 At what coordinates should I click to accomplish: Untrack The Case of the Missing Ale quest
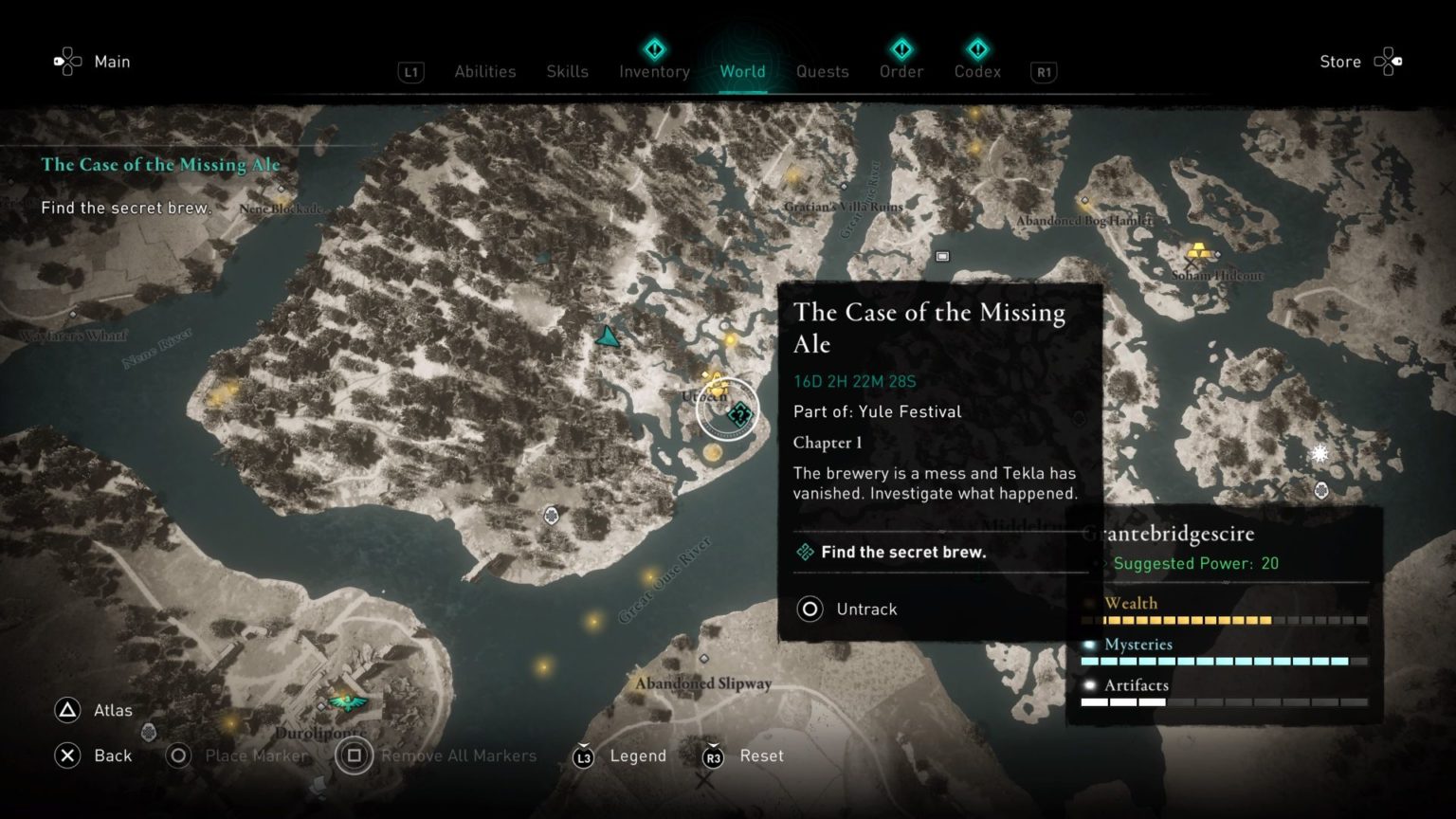846,609
